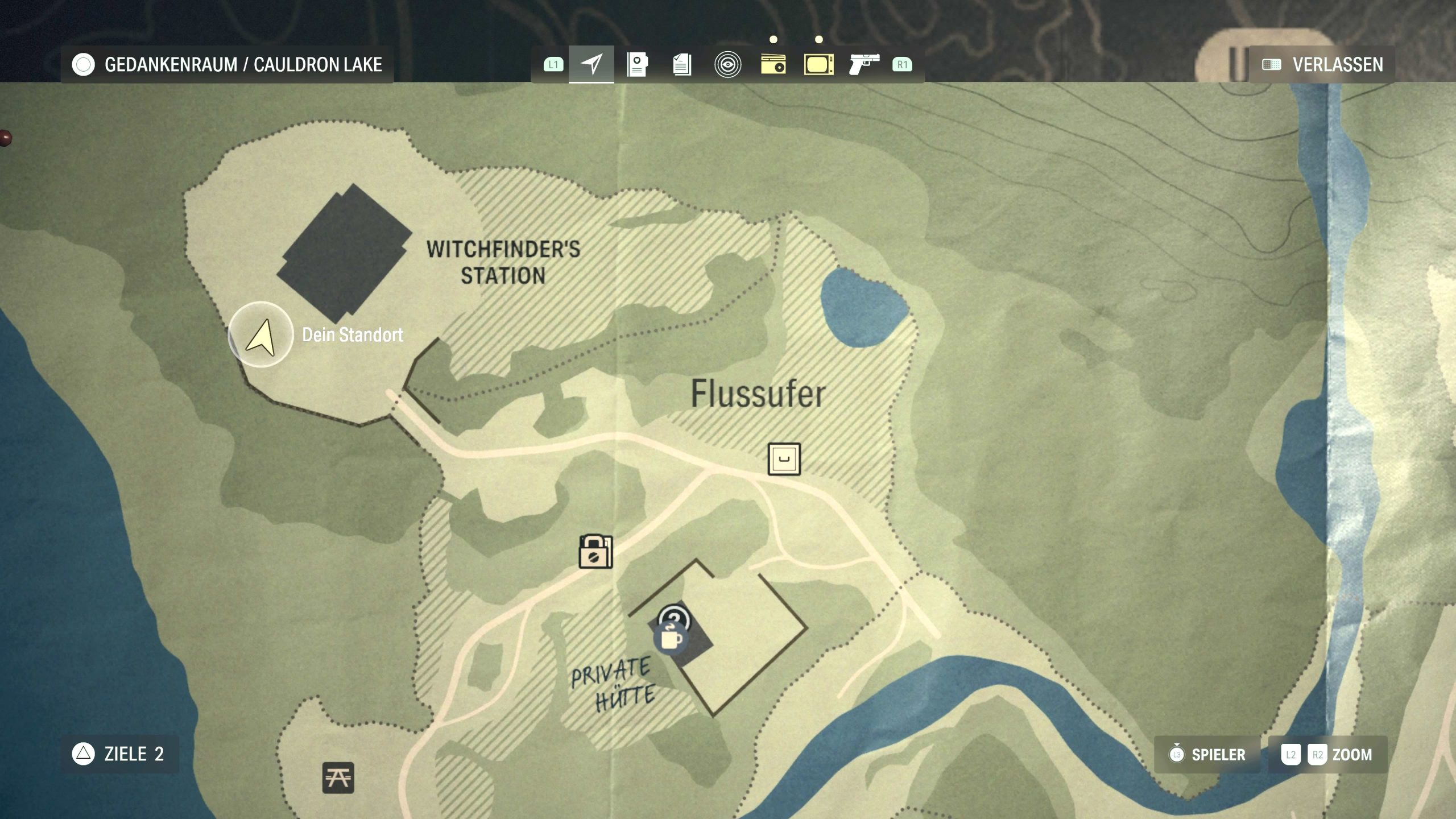Select the Dein Standort player marker

pos(260,335)
